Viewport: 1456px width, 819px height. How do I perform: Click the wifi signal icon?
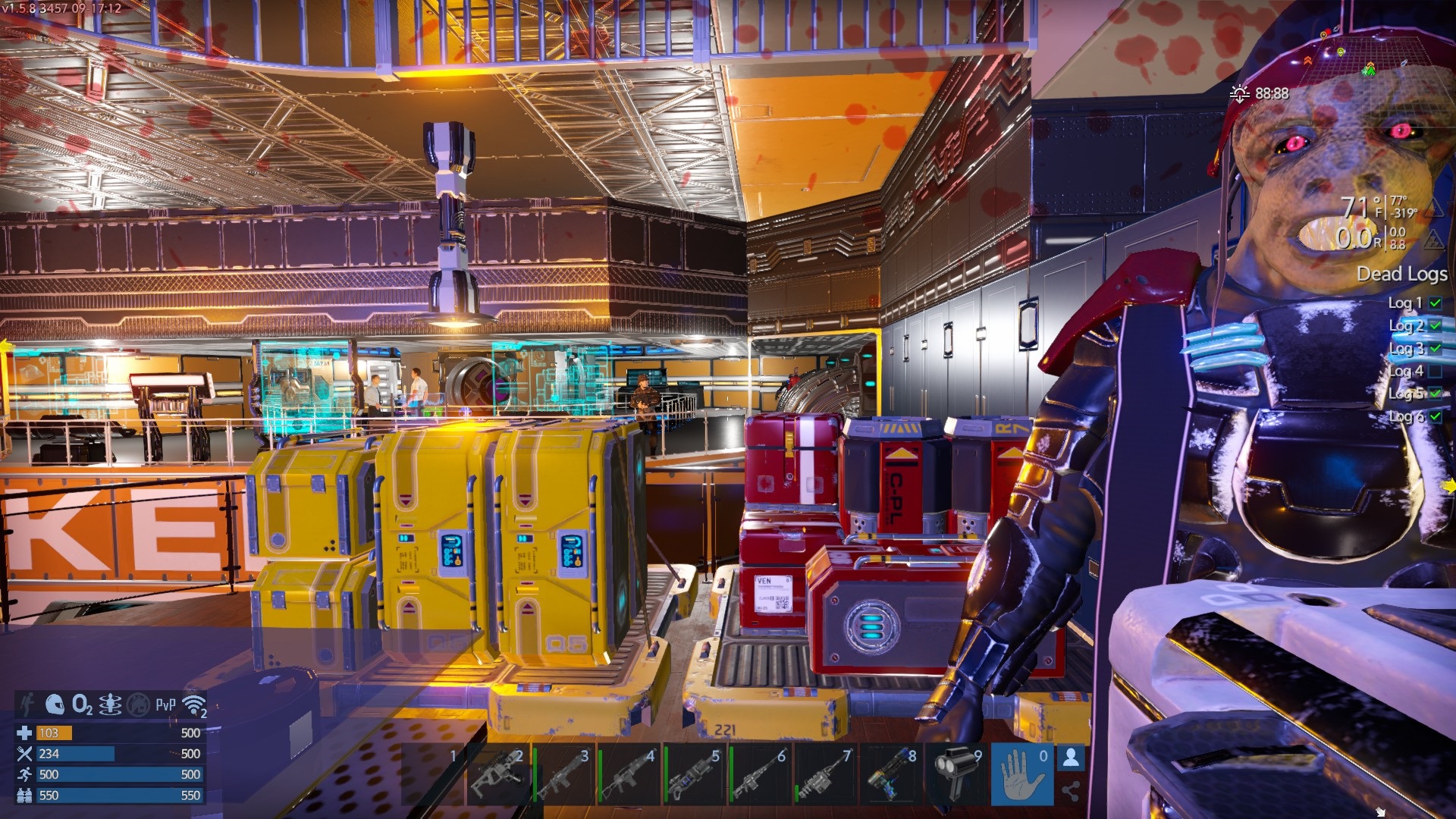[x=195, y=705]
